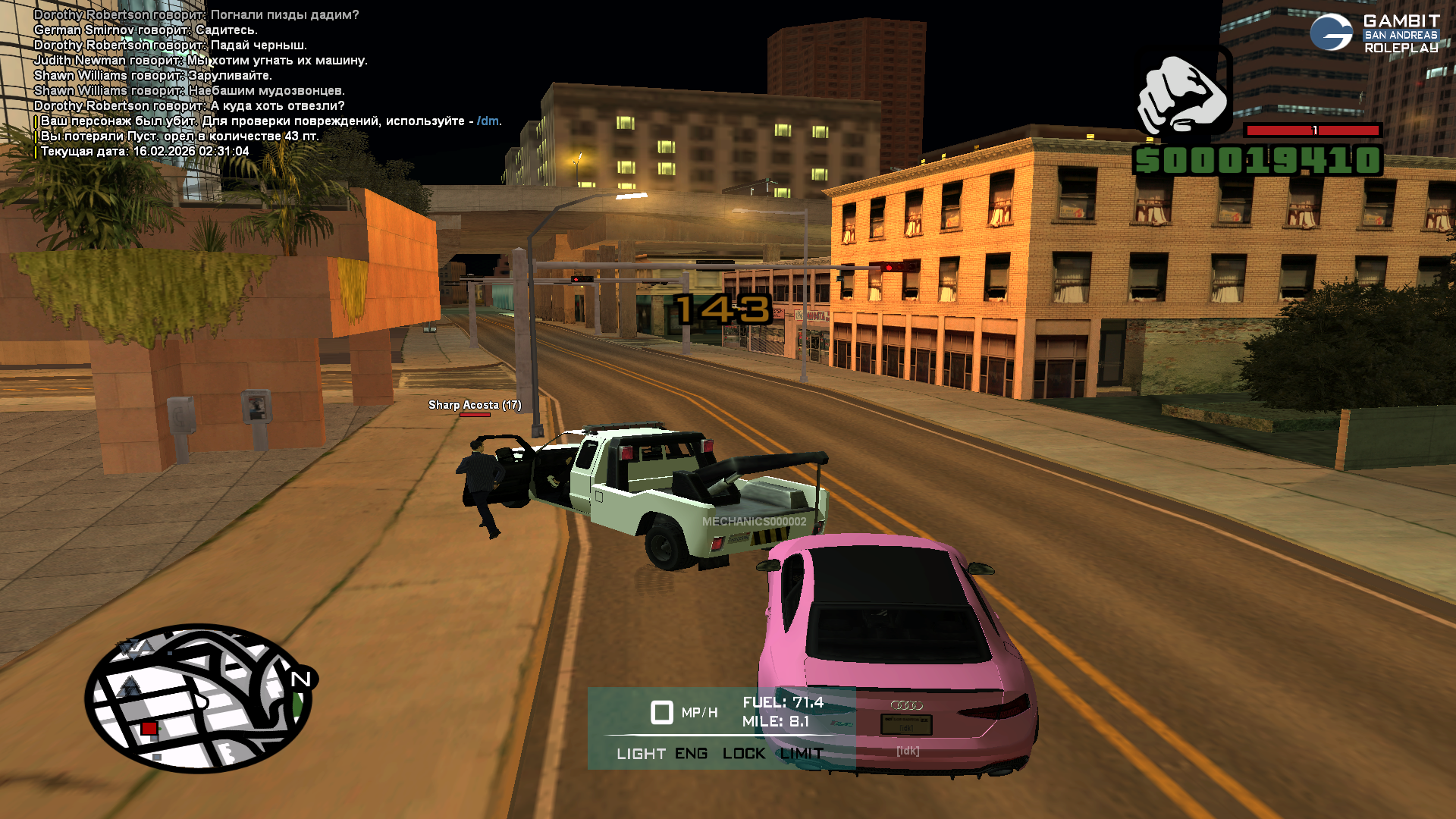This screenshot has width=1456, height=819.
Task: Click the Gambit San Andreas Roleplay logo
Action: tap(1374, 34)
